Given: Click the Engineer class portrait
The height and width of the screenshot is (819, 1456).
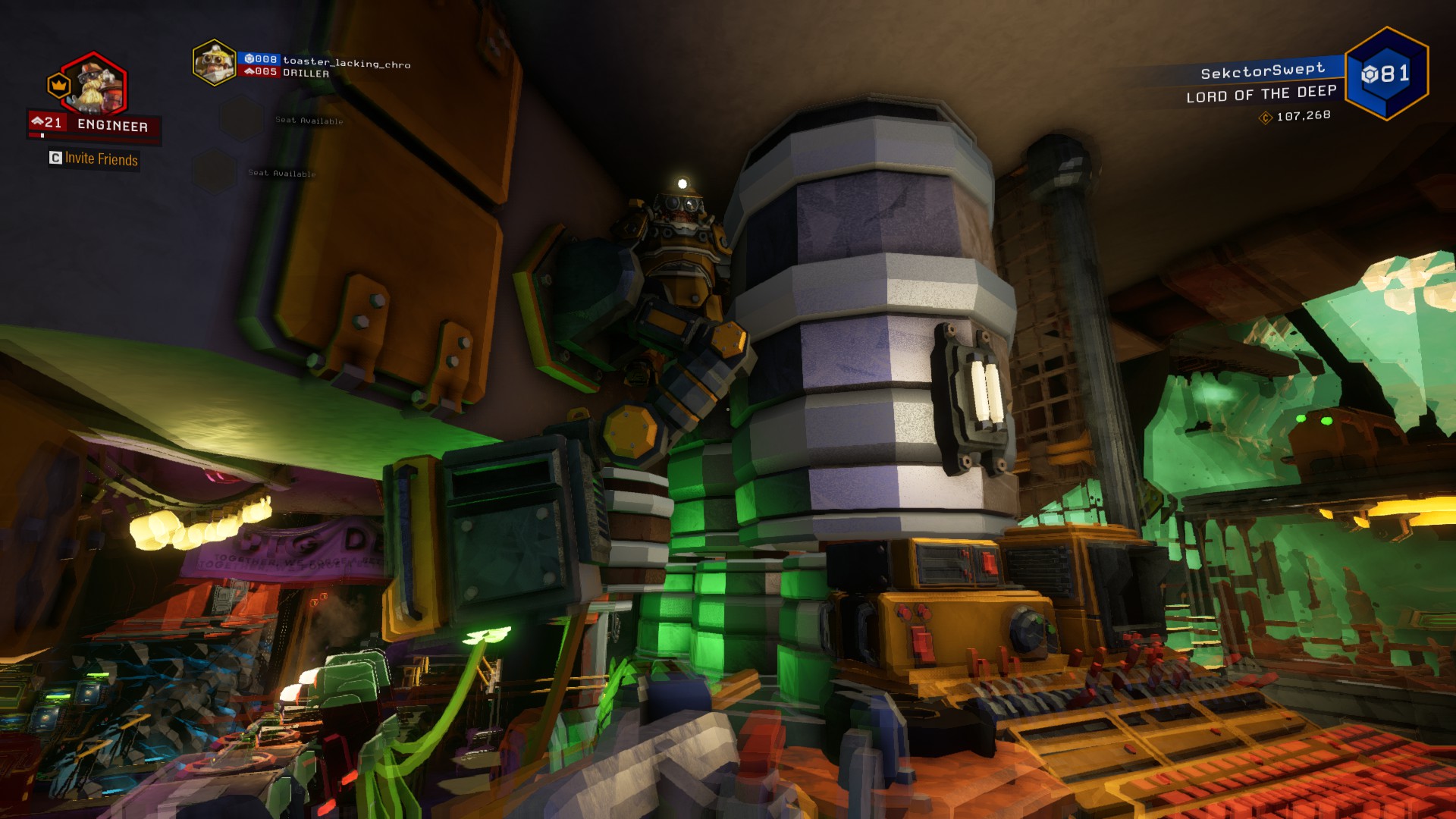Looking at the screenshot, I should point(96,84).
